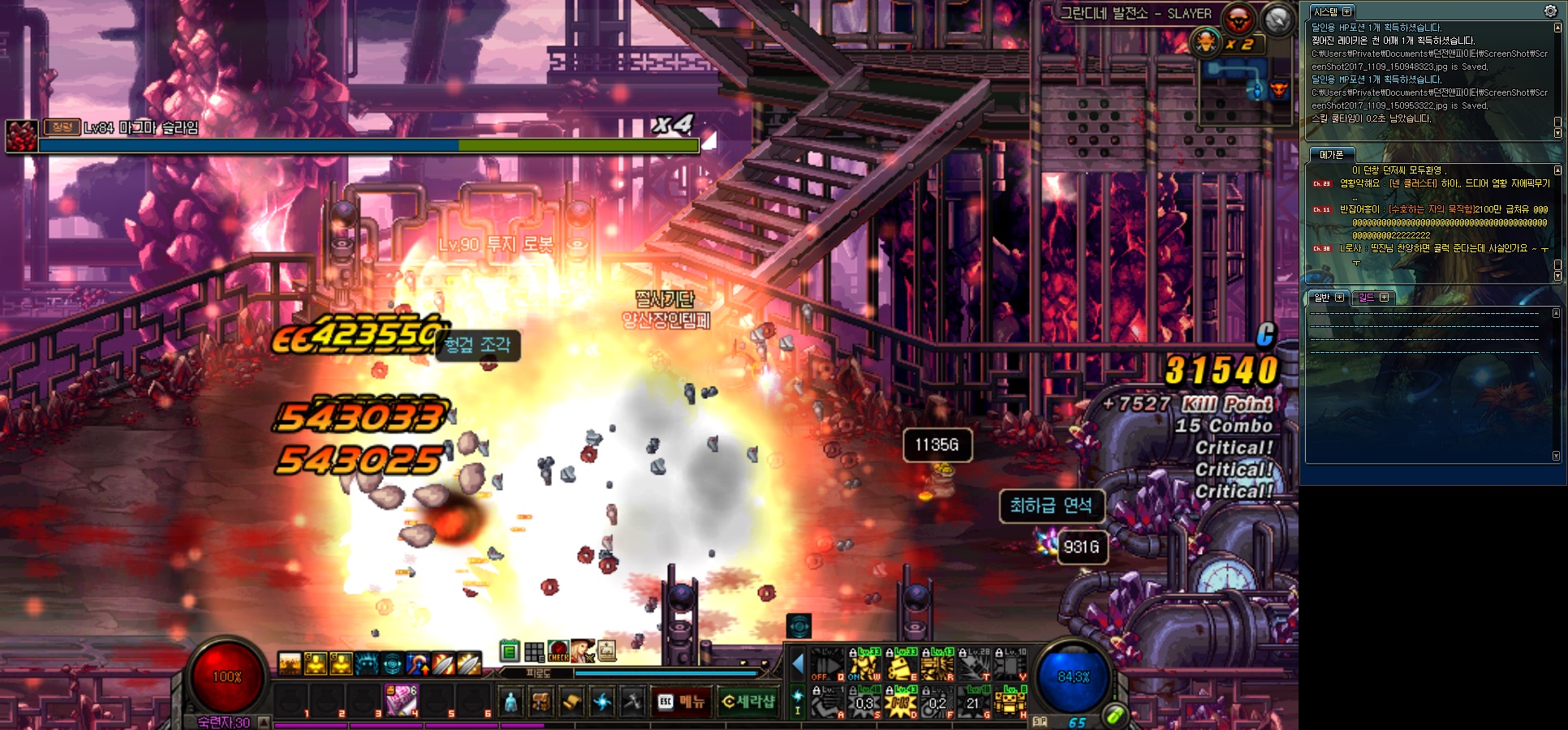The height and width of the screenshot is (730, 1568).
Task: Click the green calendar event icon
Action: point(510,651)
